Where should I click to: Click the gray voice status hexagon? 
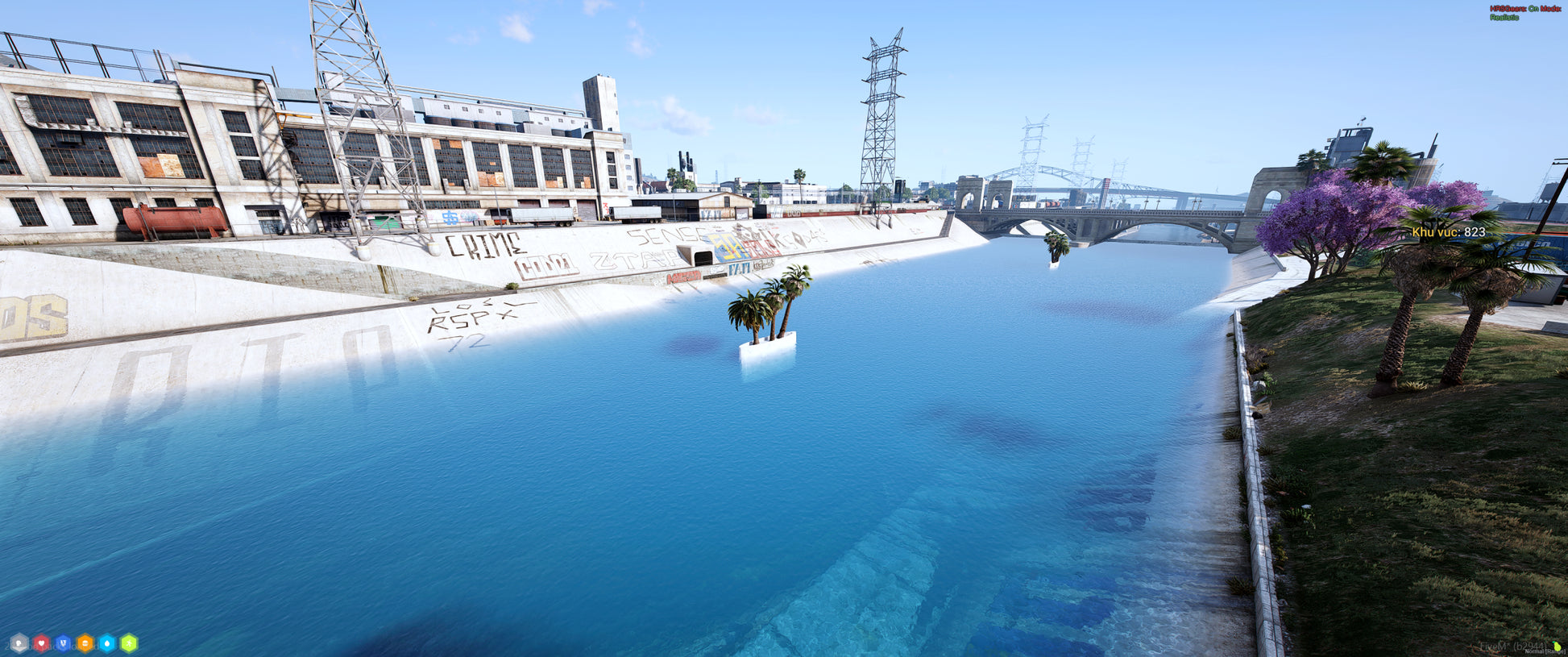click(19, 643)
